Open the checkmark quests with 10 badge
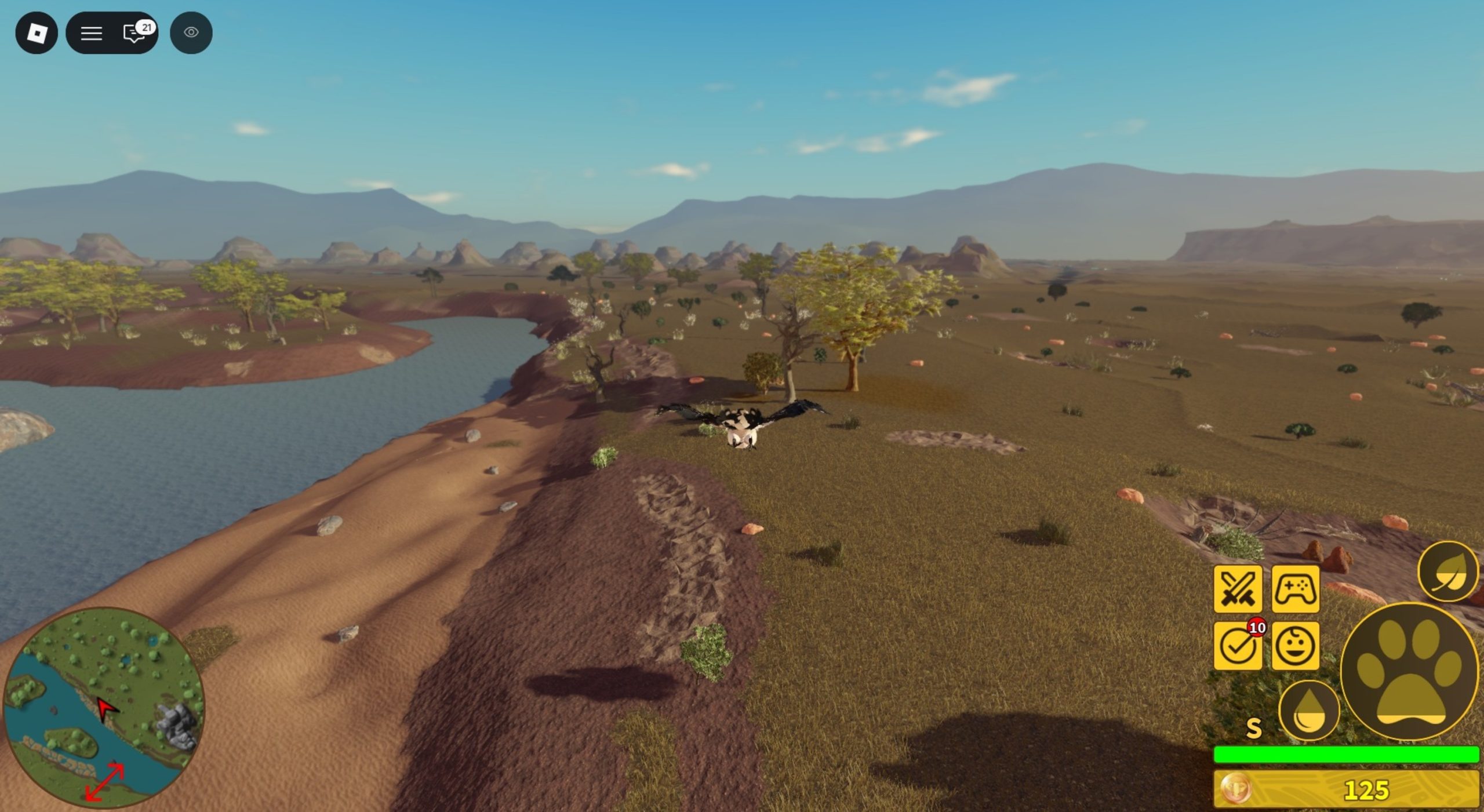This screenshot has width=1484, height=812. 1238,646
